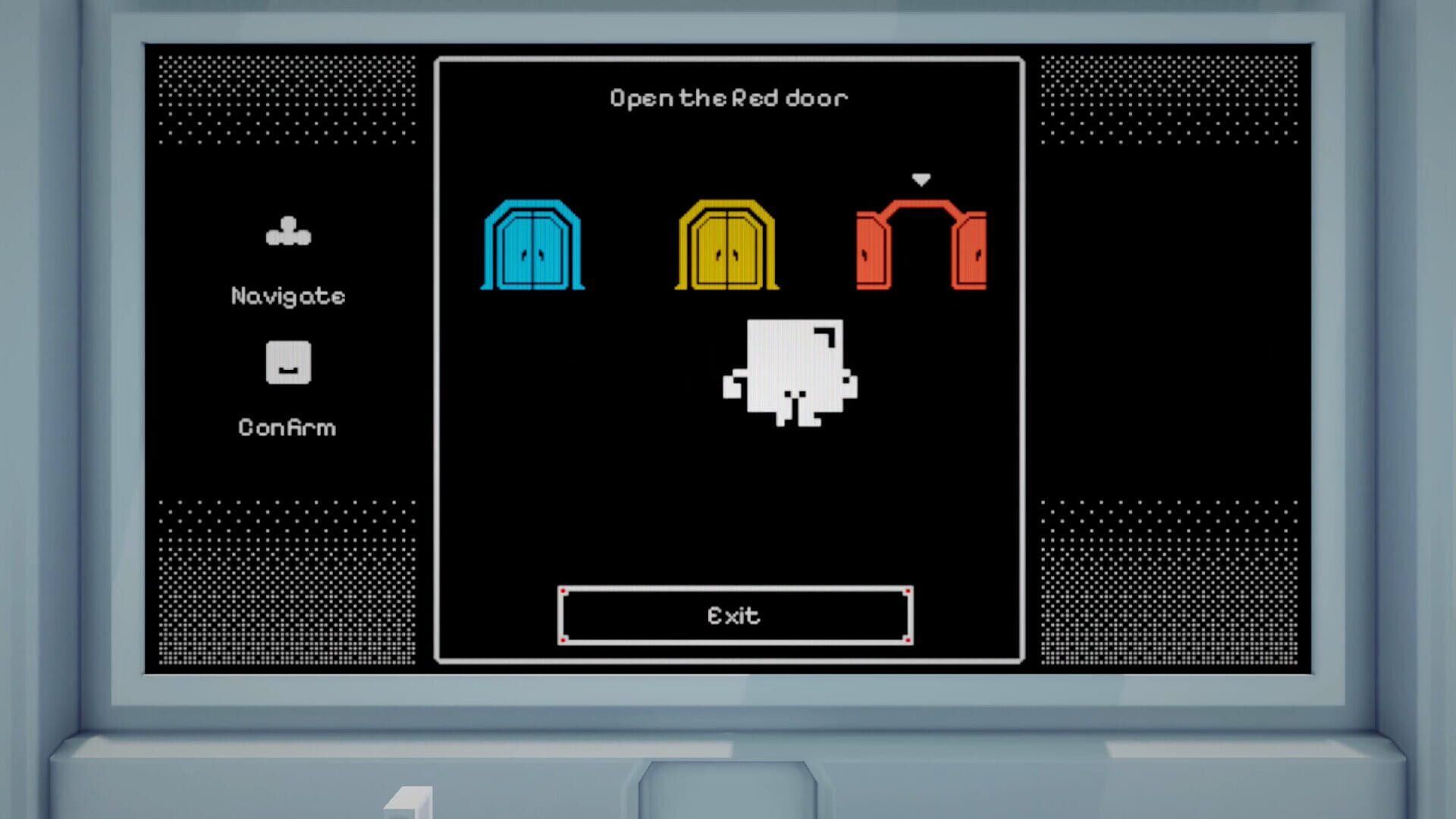The width and height of the screenshot is (1456, 819).
Task: Expand the selection marker over the red door
Action: coord(921,180)
